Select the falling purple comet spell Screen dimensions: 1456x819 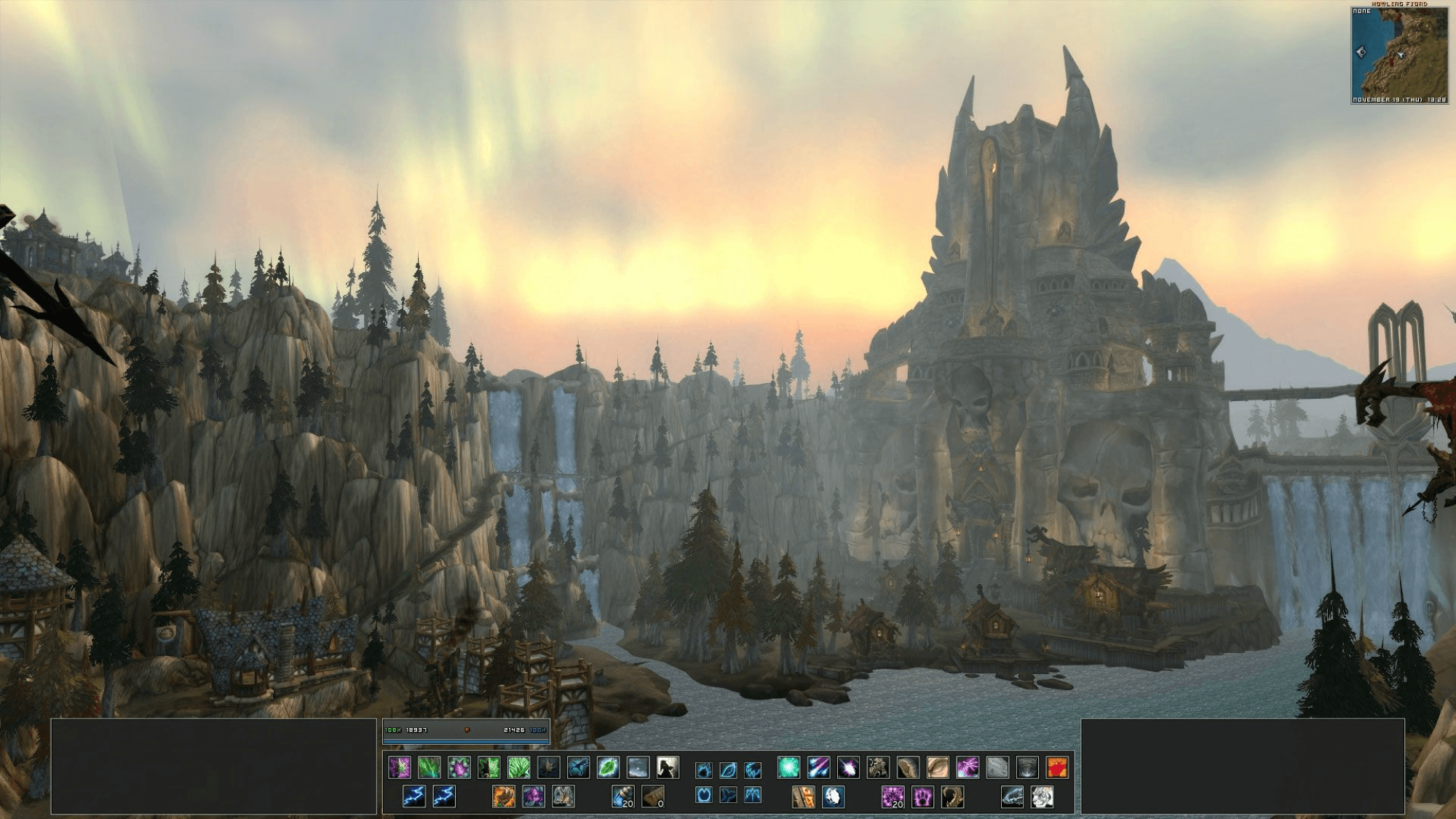click(818, 767)
